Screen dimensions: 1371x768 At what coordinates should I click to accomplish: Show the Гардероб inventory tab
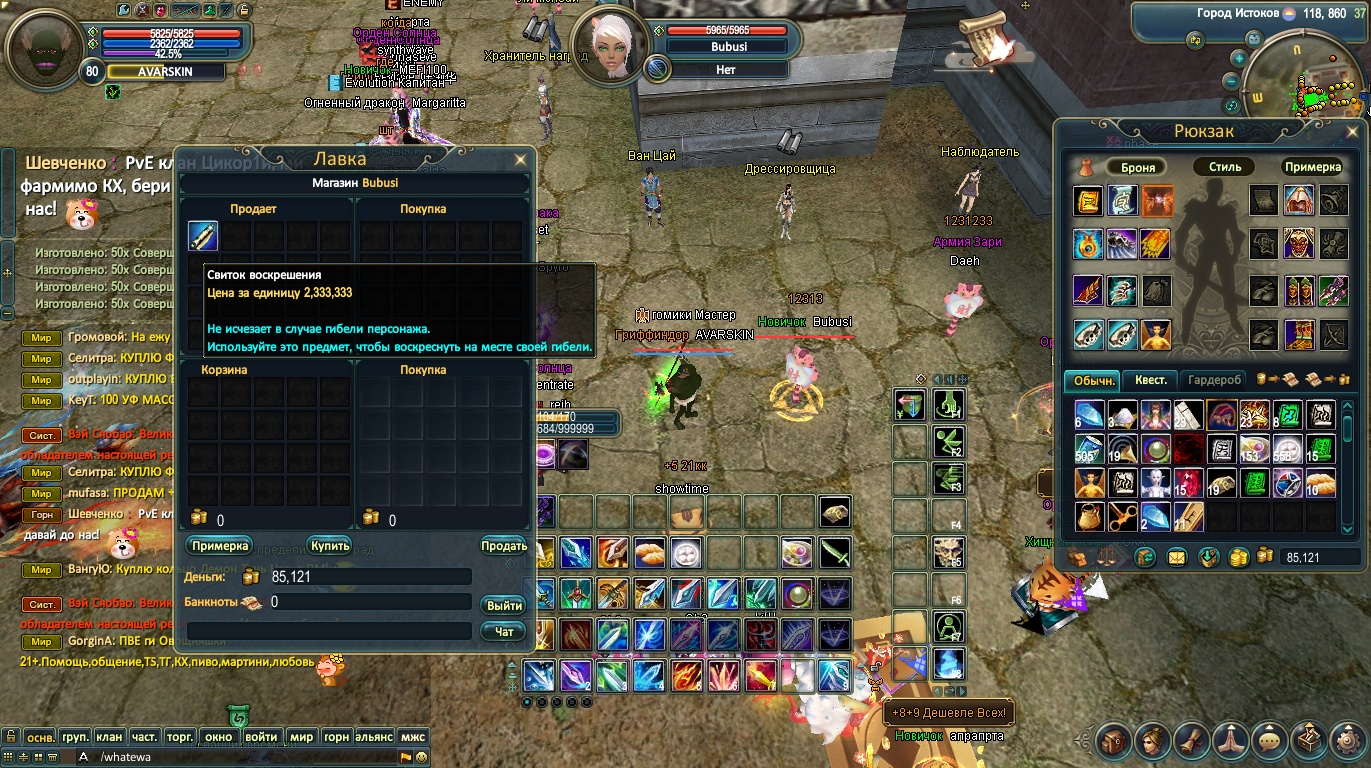pos(1214,380)
